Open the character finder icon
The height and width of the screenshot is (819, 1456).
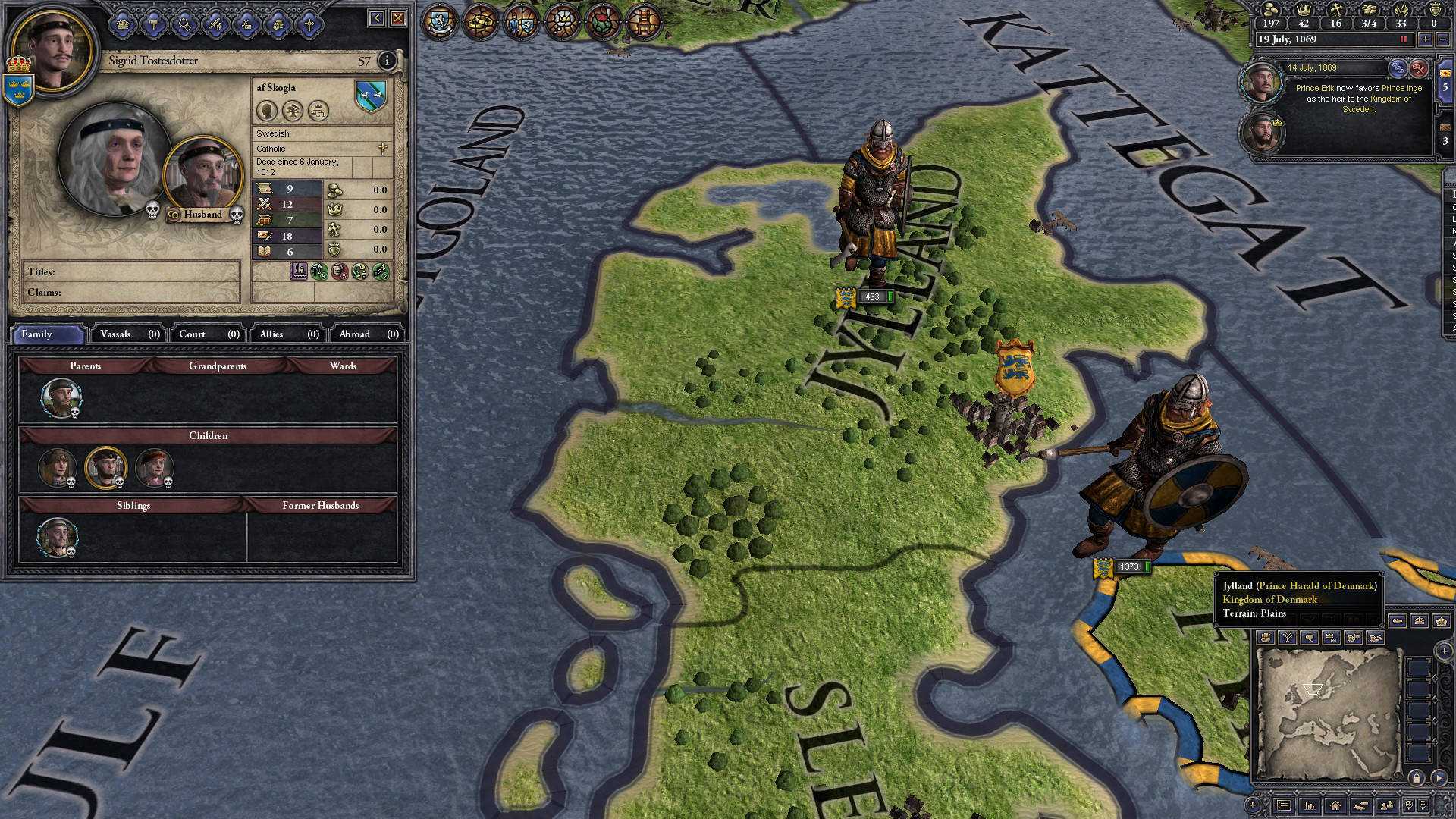tap(1387, 804)
